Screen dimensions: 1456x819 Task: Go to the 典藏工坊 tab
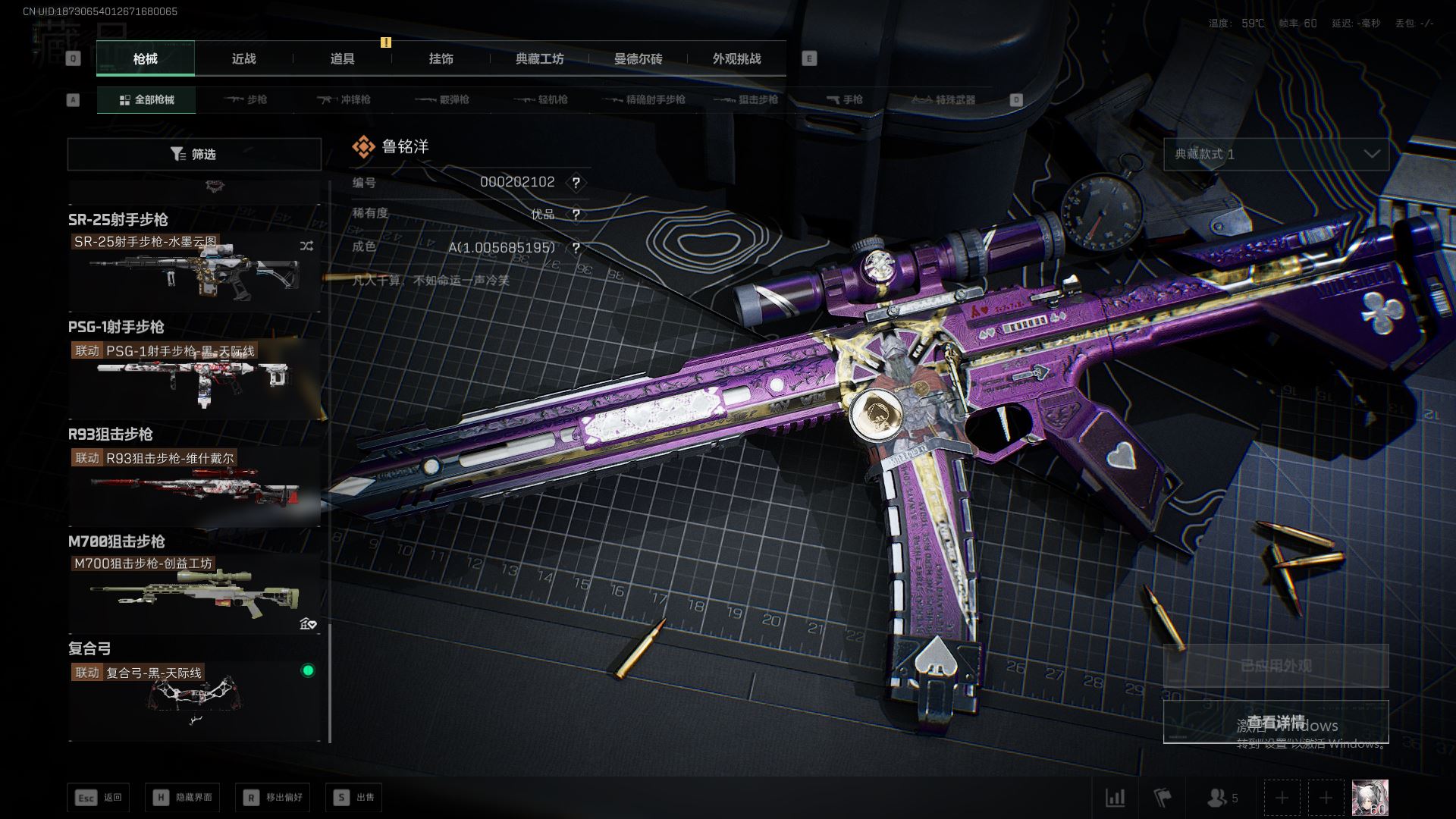(x=539, y=58)
